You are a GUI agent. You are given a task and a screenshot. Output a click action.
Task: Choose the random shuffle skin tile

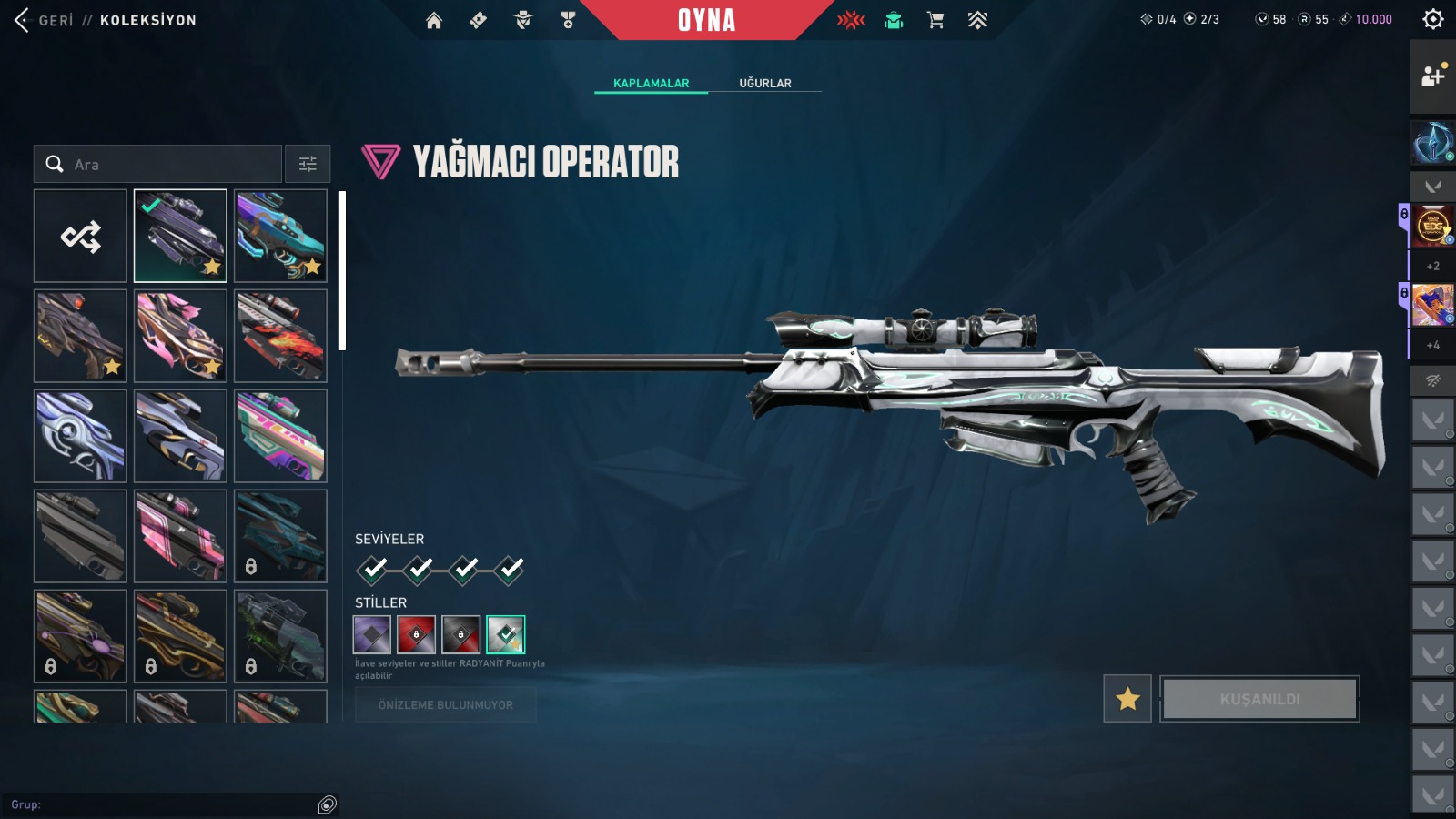(81, 237)
